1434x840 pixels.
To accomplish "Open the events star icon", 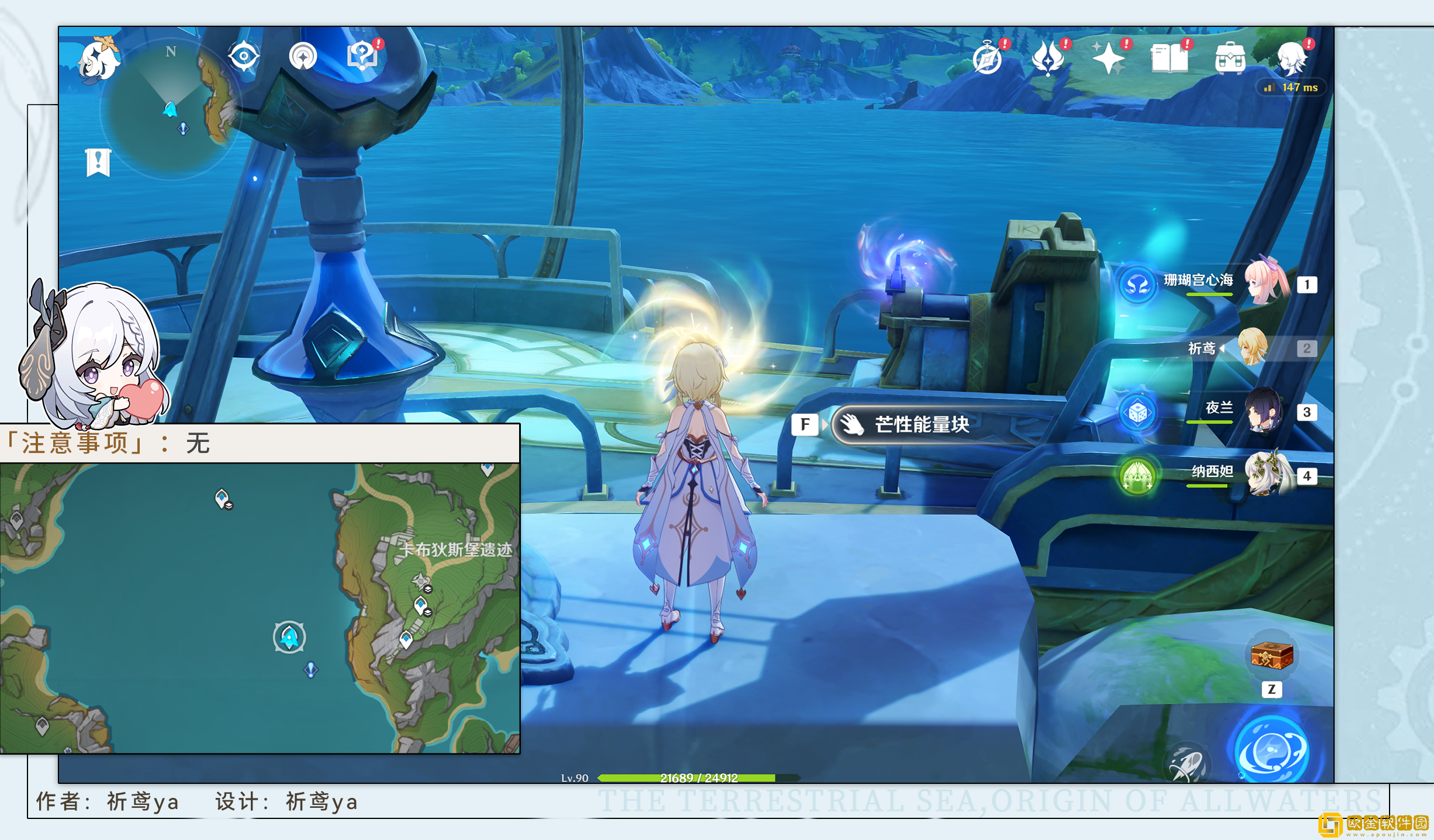I will (1048, 58).
